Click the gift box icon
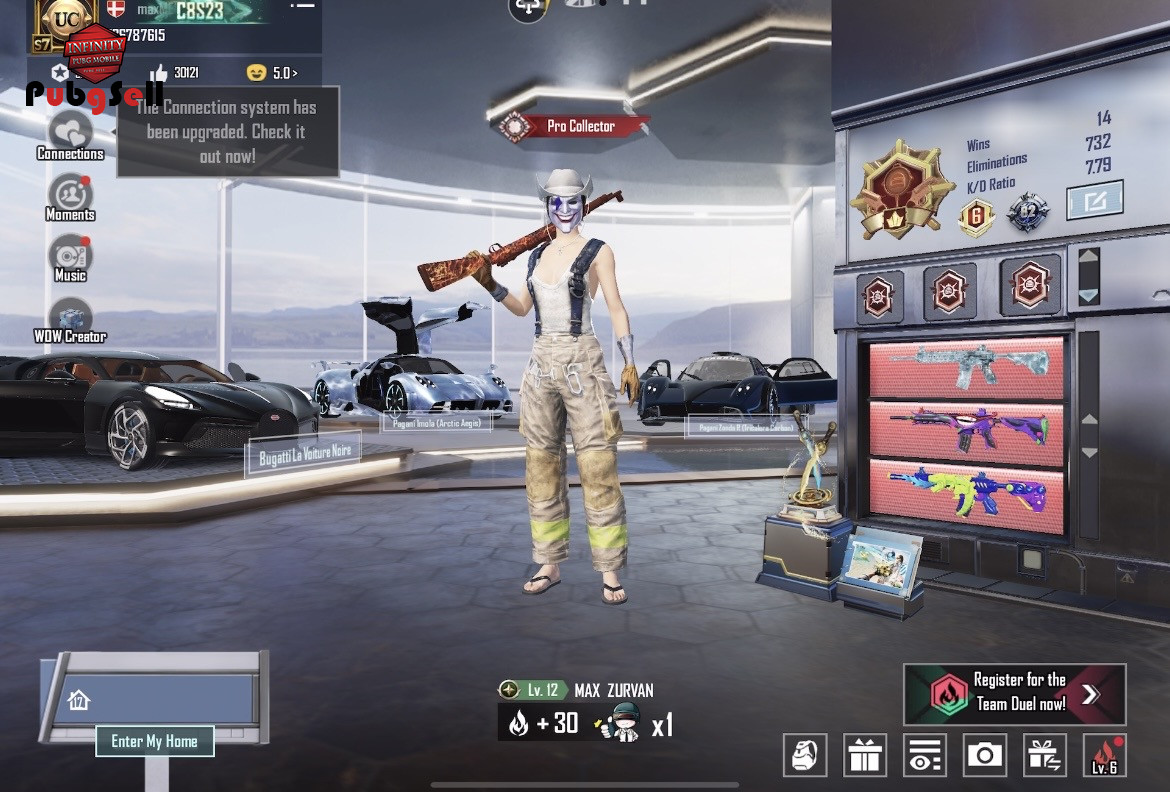This screenshot has width=1170, height=792. click(865, 755)
